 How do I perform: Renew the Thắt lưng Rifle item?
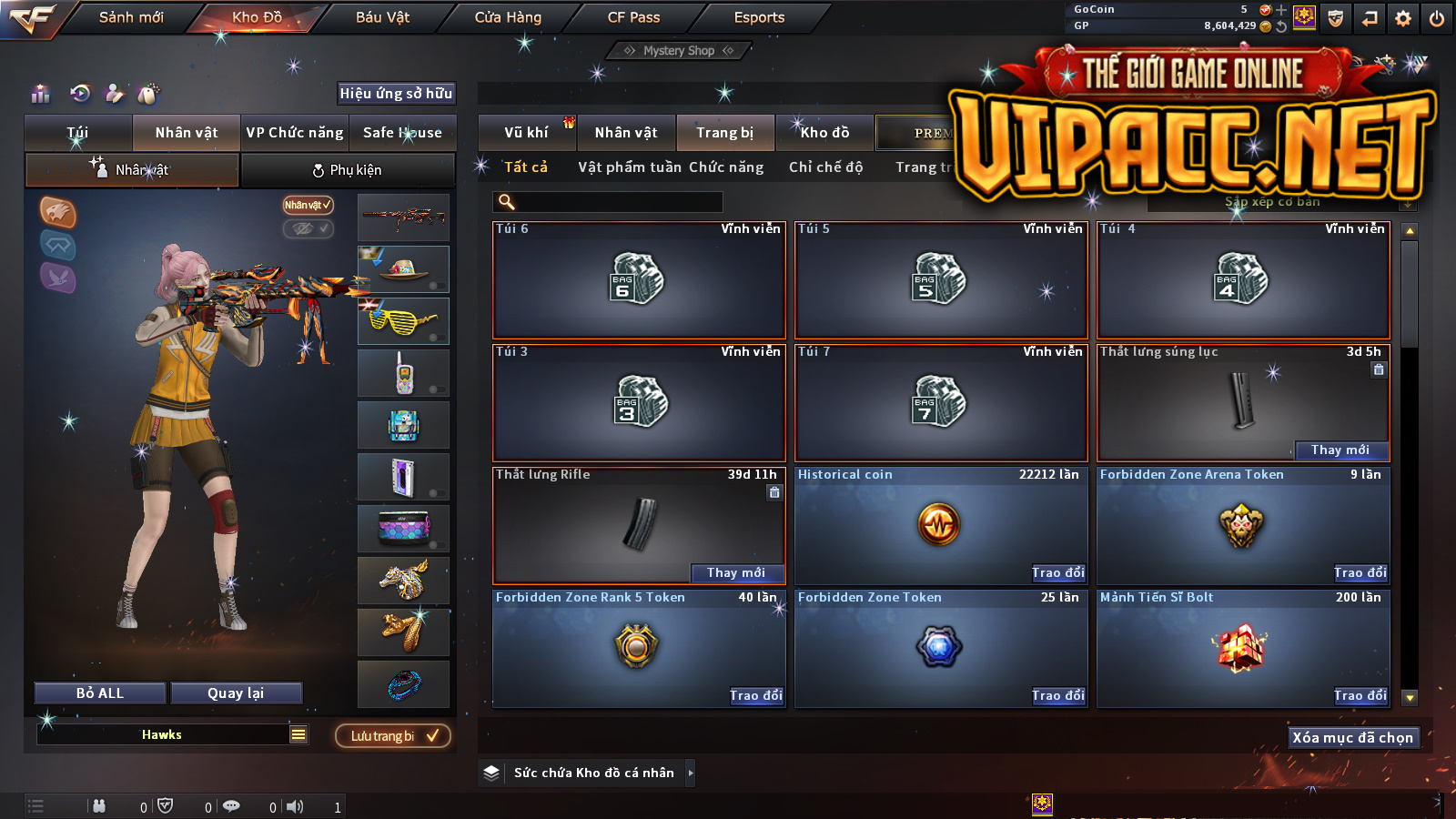[736, 573]
